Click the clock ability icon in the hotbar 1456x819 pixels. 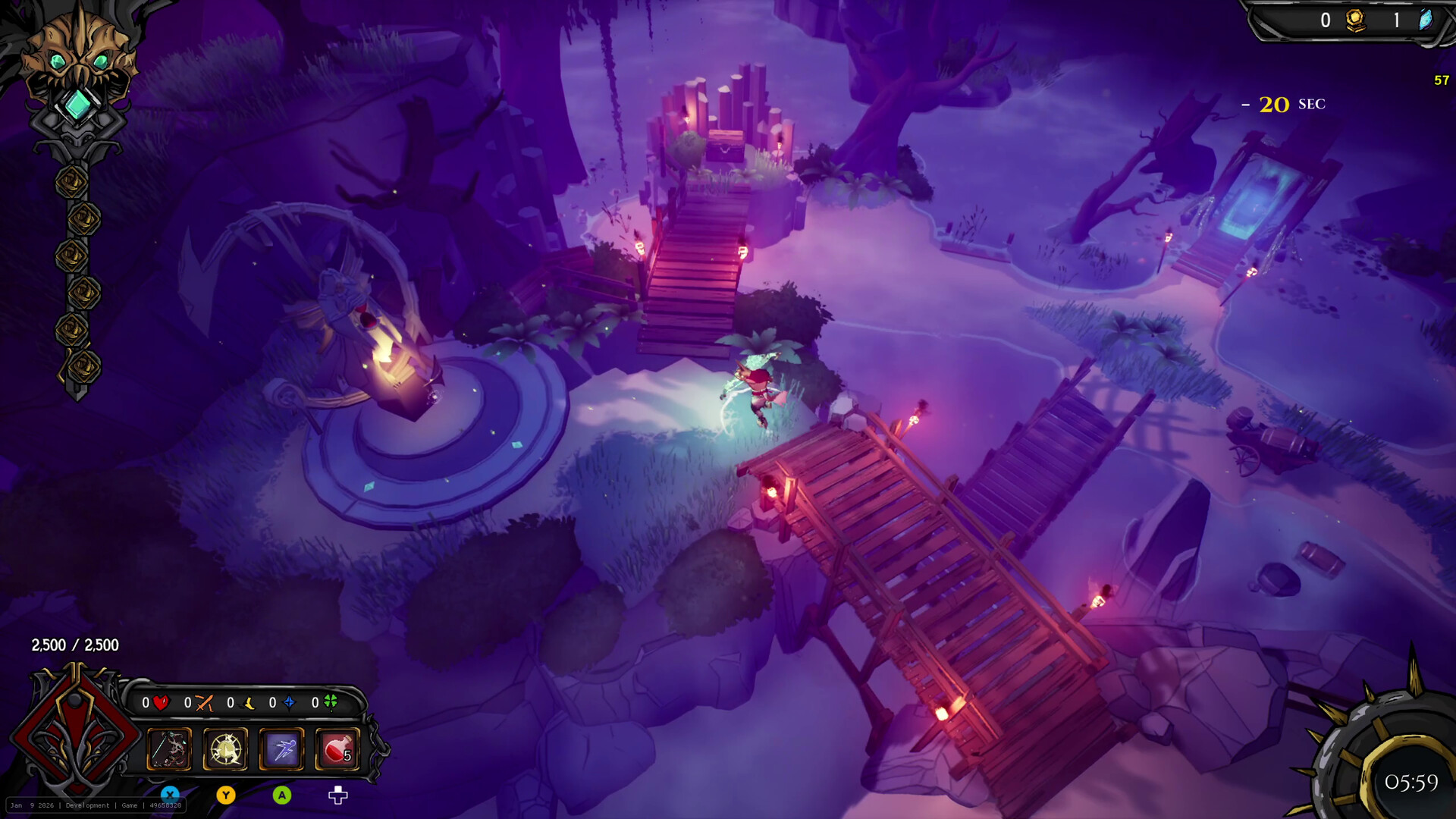224,749
